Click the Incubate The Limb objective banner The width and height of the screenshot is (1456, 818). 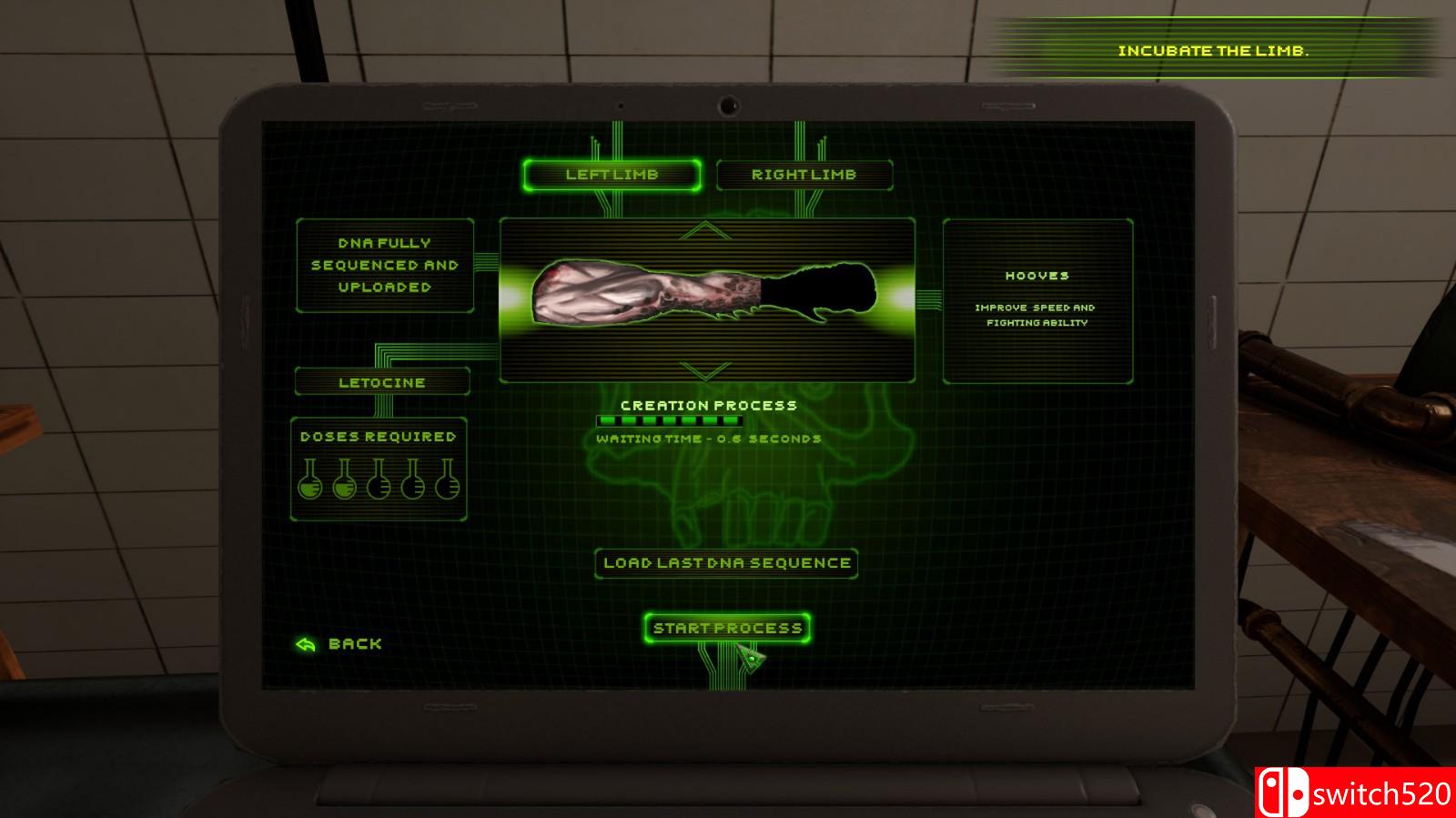(x=1213, y=52)
